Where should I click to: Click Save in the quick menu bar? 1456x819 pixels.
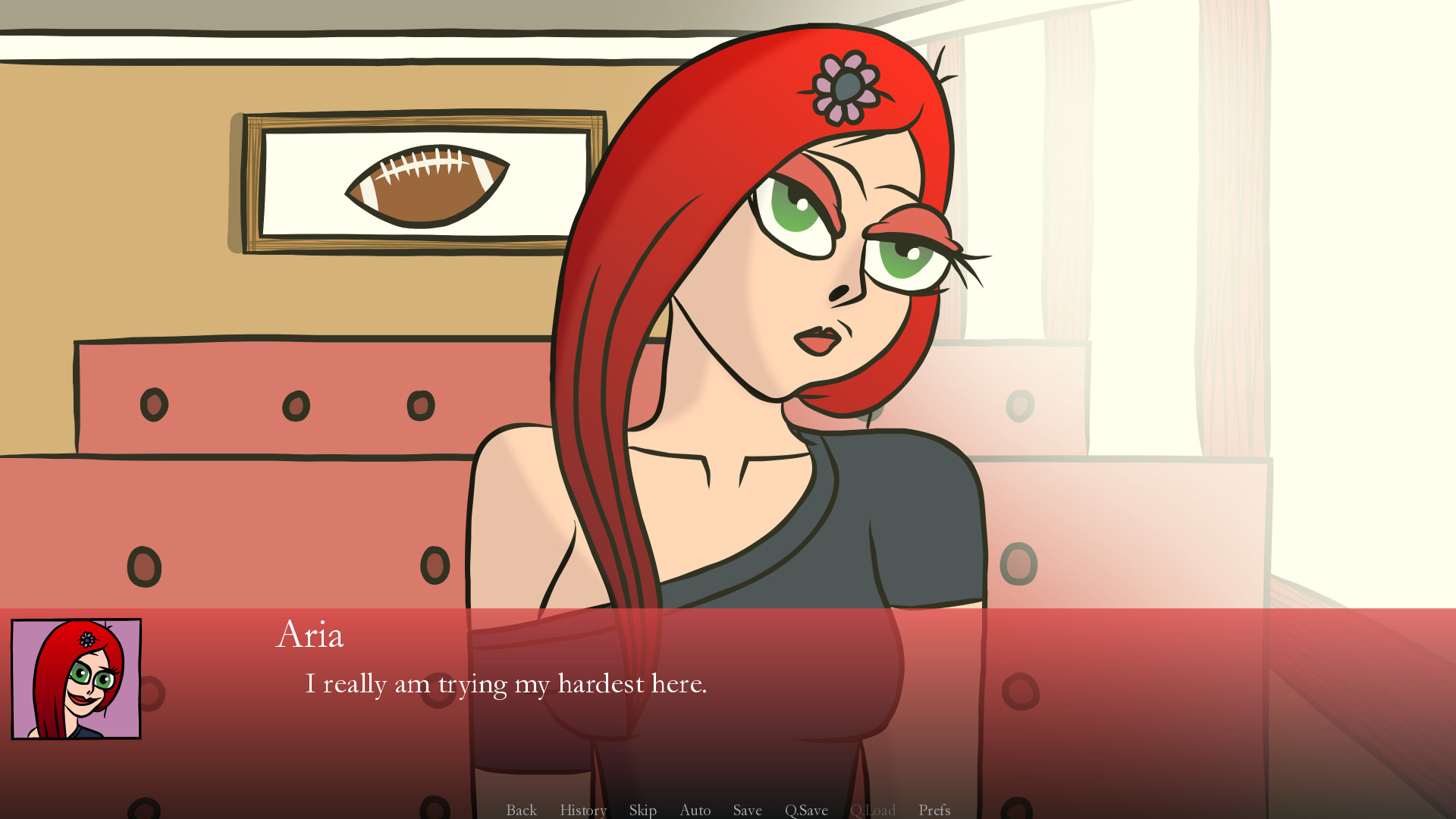[747, 810]
